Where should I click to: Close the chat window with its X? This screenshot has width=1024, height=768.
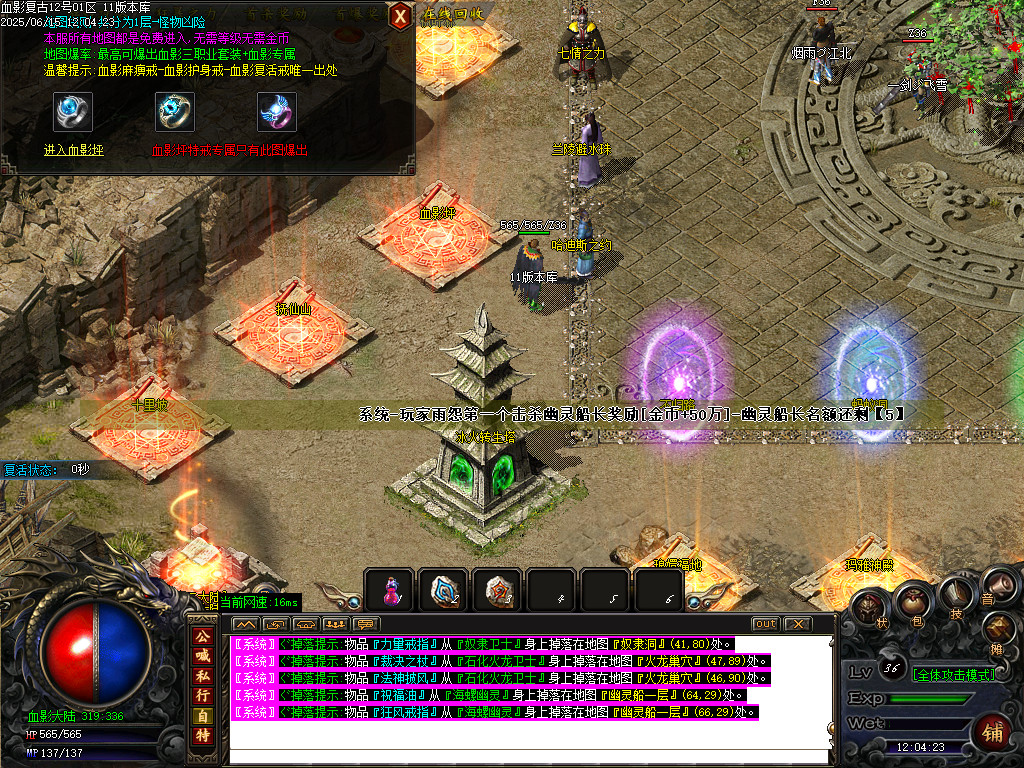[x=797, y=624]
